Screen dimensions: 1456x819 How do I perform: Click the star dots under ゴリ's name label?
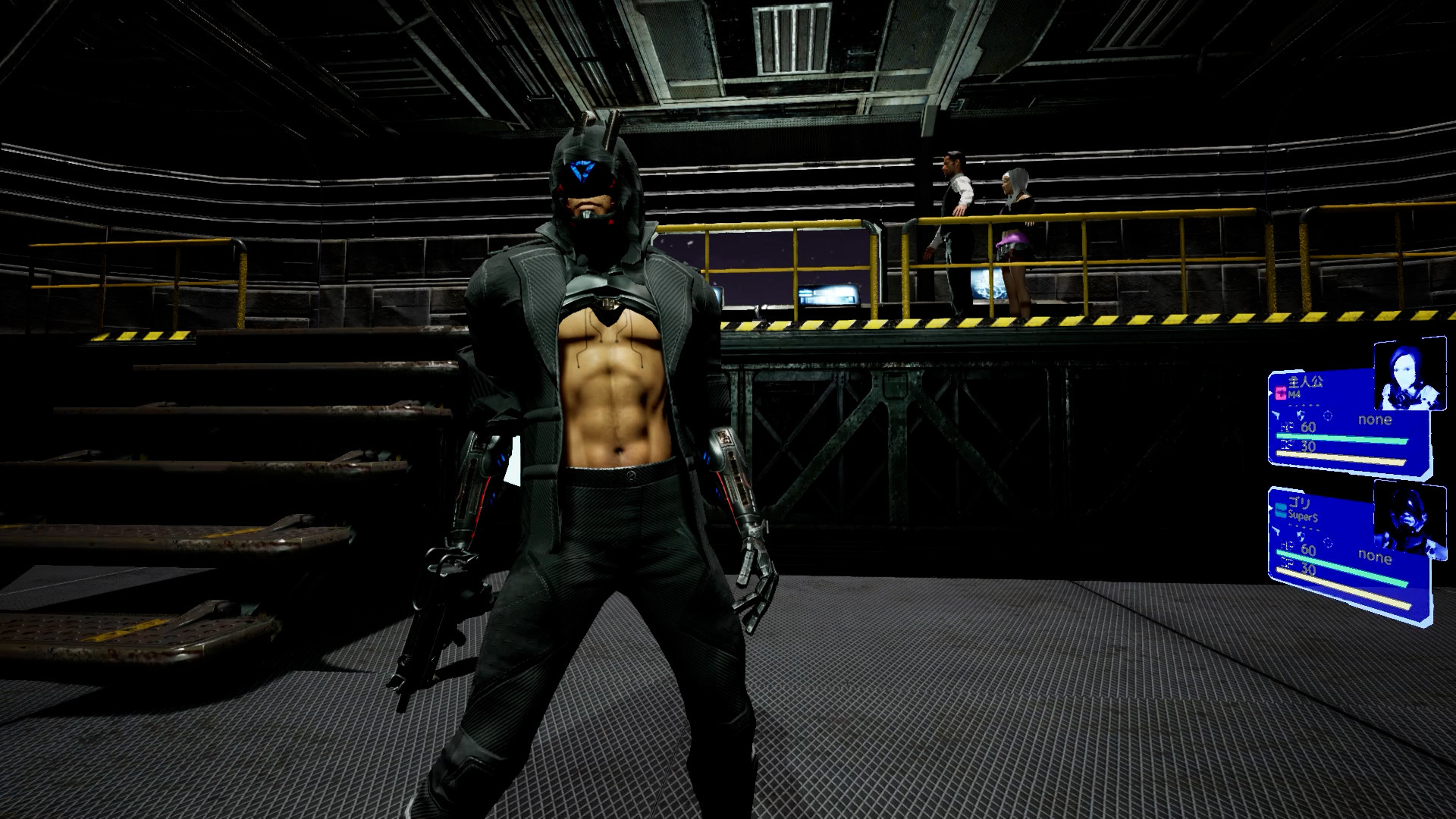click(x=1305, y=526)
